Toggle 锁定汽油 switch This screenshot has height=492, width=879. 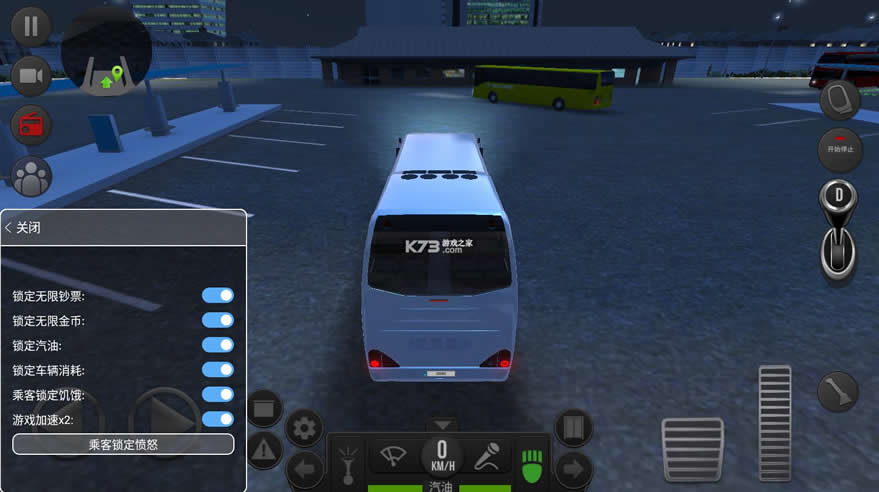[218, 345]
